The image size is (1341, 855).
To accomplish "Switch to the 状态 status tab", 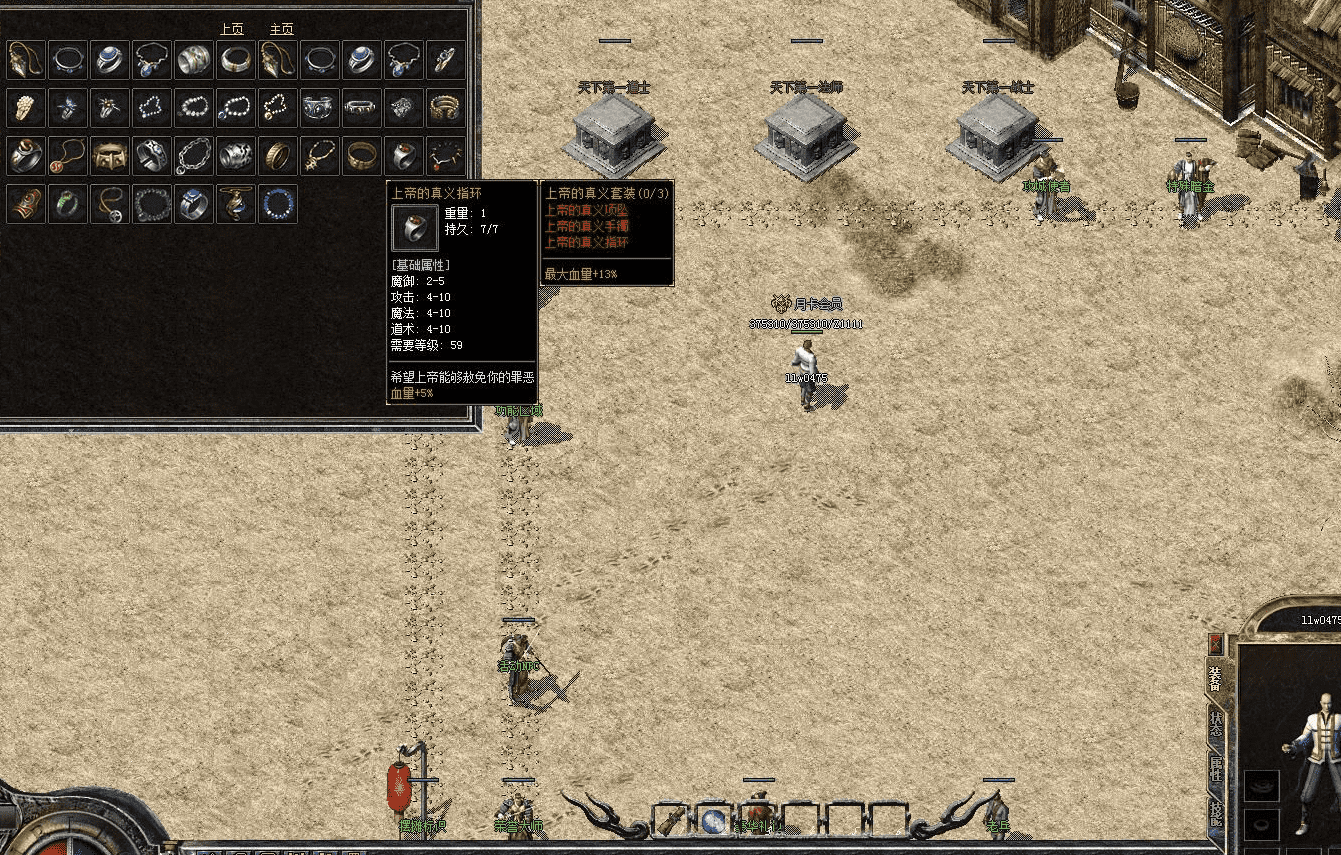I will [x=1216, y=723].
